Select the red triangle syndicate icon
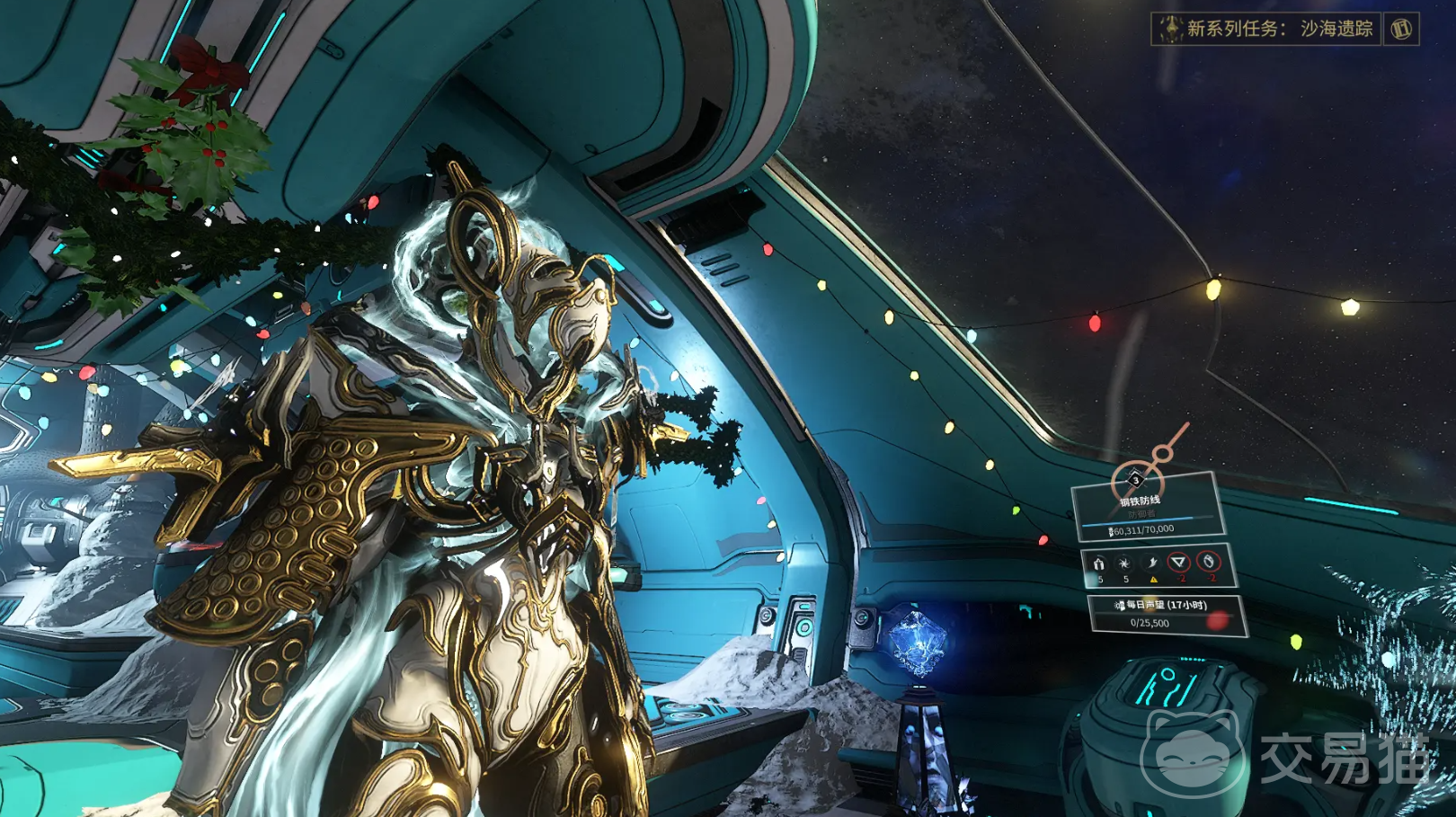 point(1178,564)
